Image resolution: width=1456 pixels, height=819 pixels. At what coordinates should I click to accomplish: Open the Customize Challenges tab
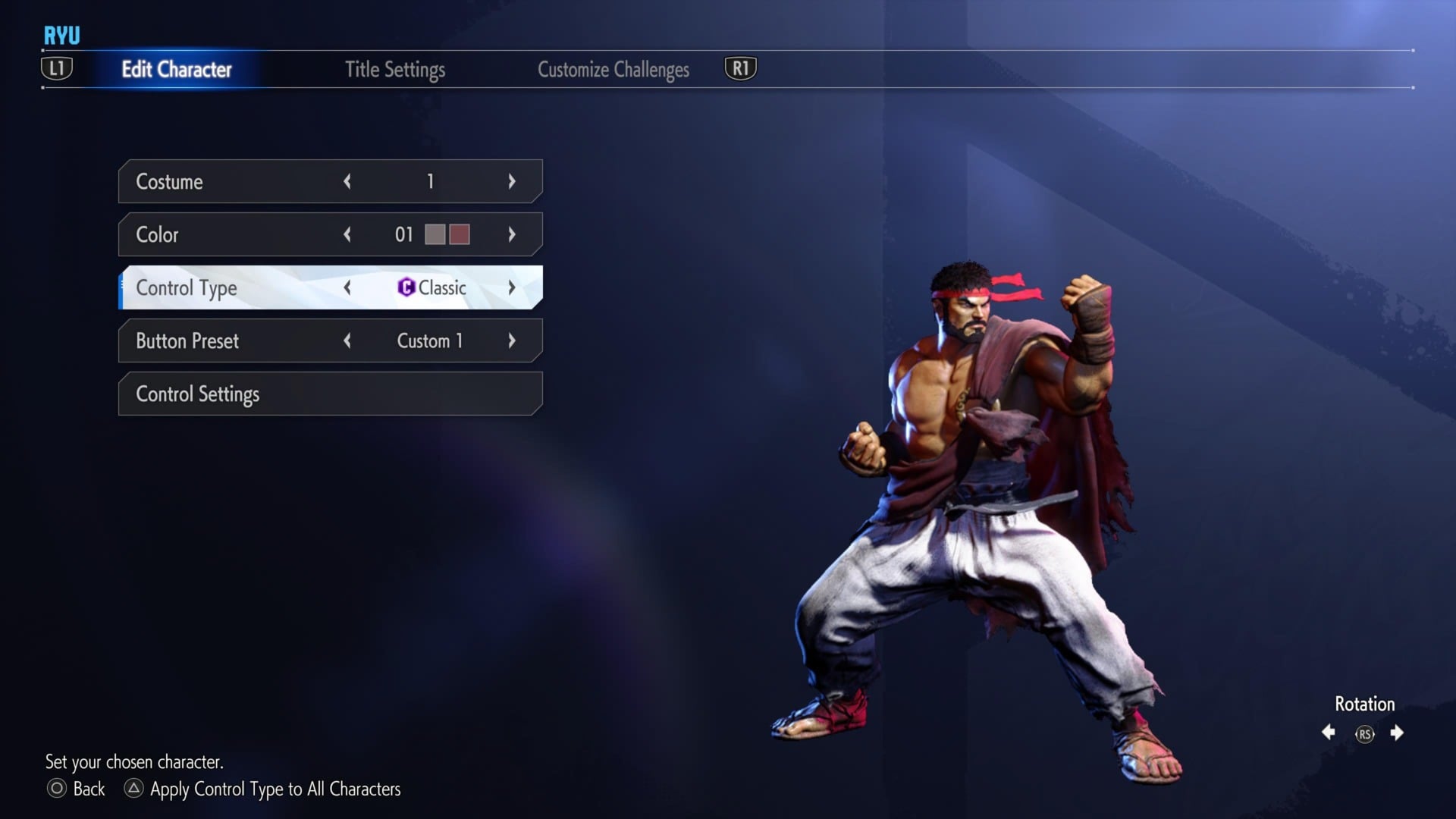613,69
